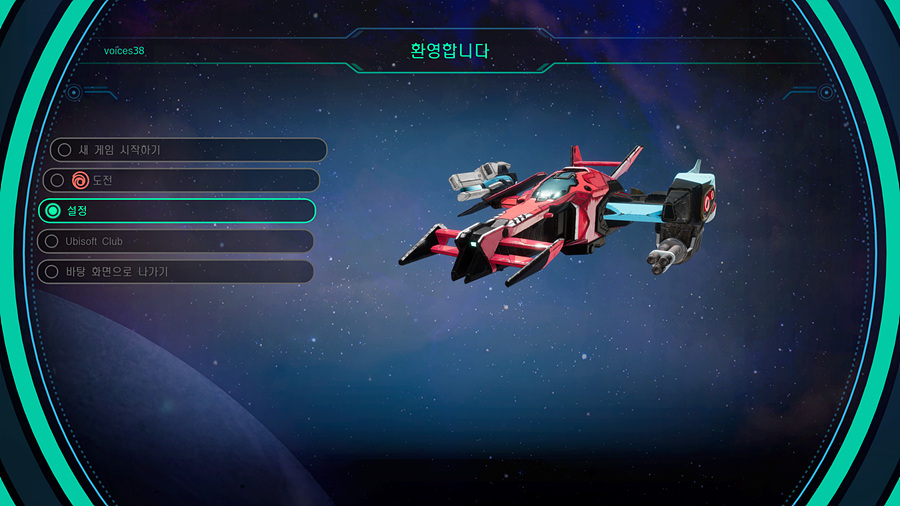Select the 설정 settings option

point(178,211)
